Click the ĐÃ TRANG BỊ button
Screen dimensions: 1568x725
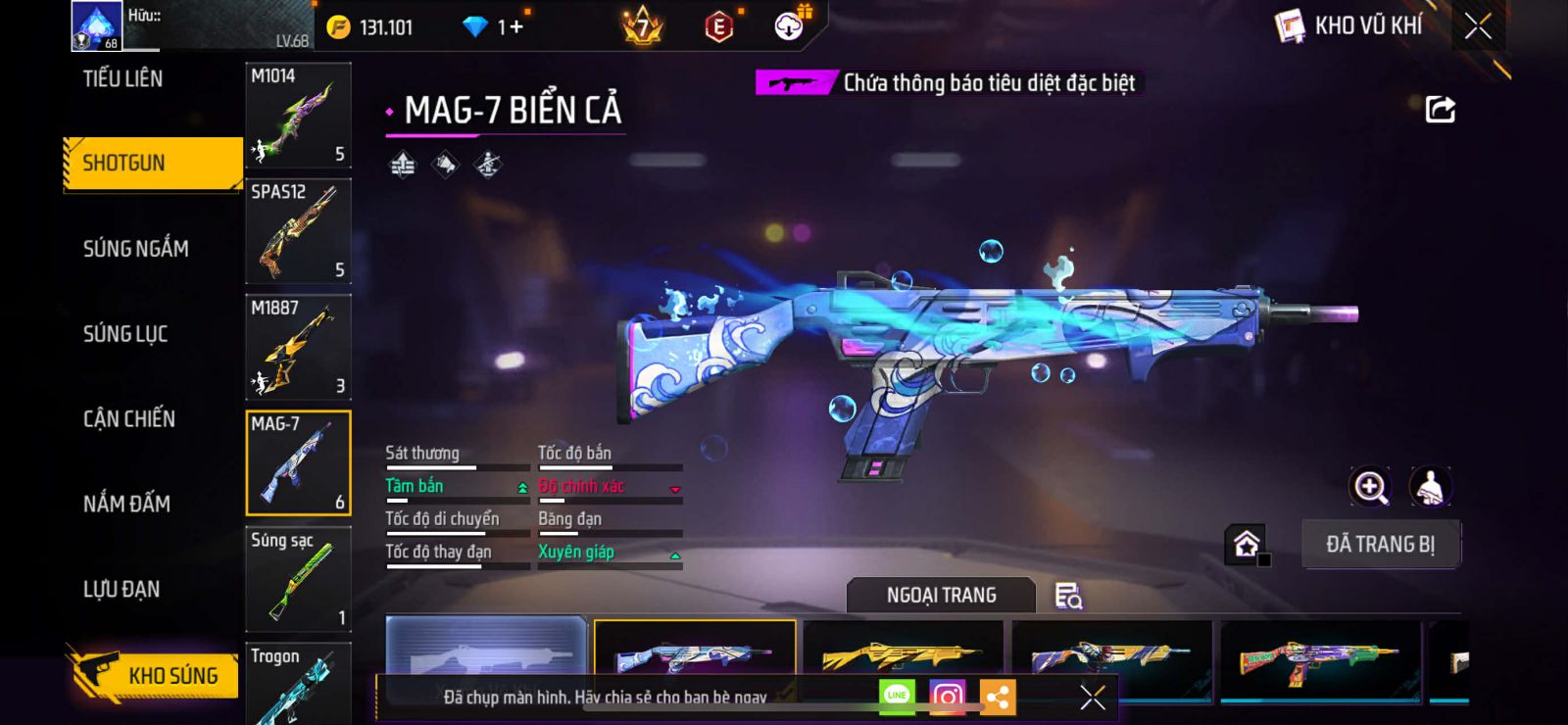1380,544
